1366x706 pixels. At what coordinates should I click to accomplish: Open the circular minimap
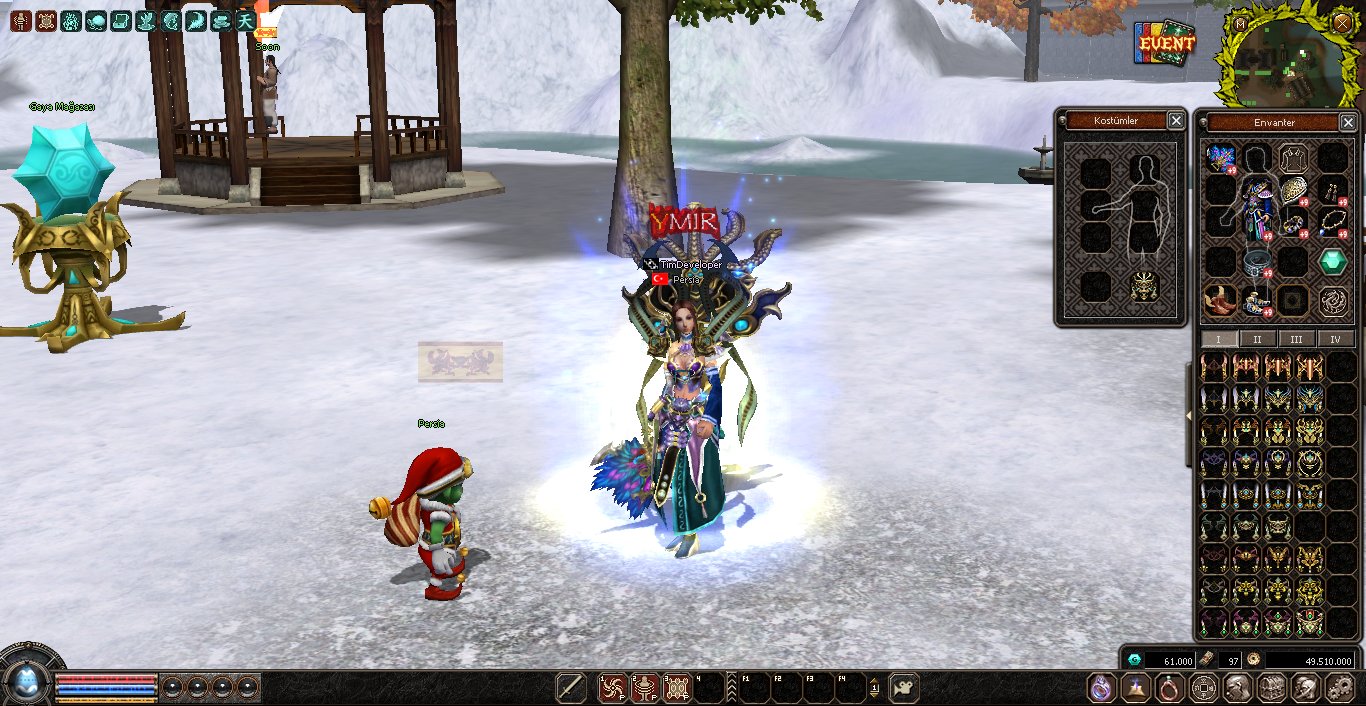point(1280,62)
